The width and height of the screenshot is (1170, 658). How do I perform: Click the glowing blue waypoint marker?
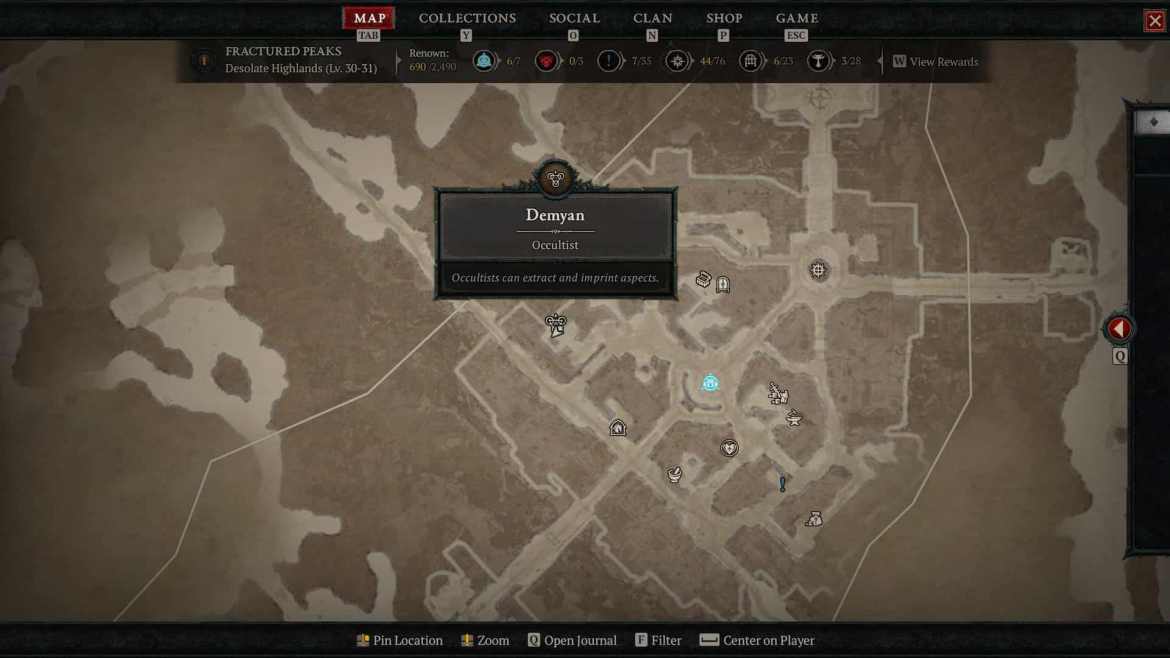point(710,383)
